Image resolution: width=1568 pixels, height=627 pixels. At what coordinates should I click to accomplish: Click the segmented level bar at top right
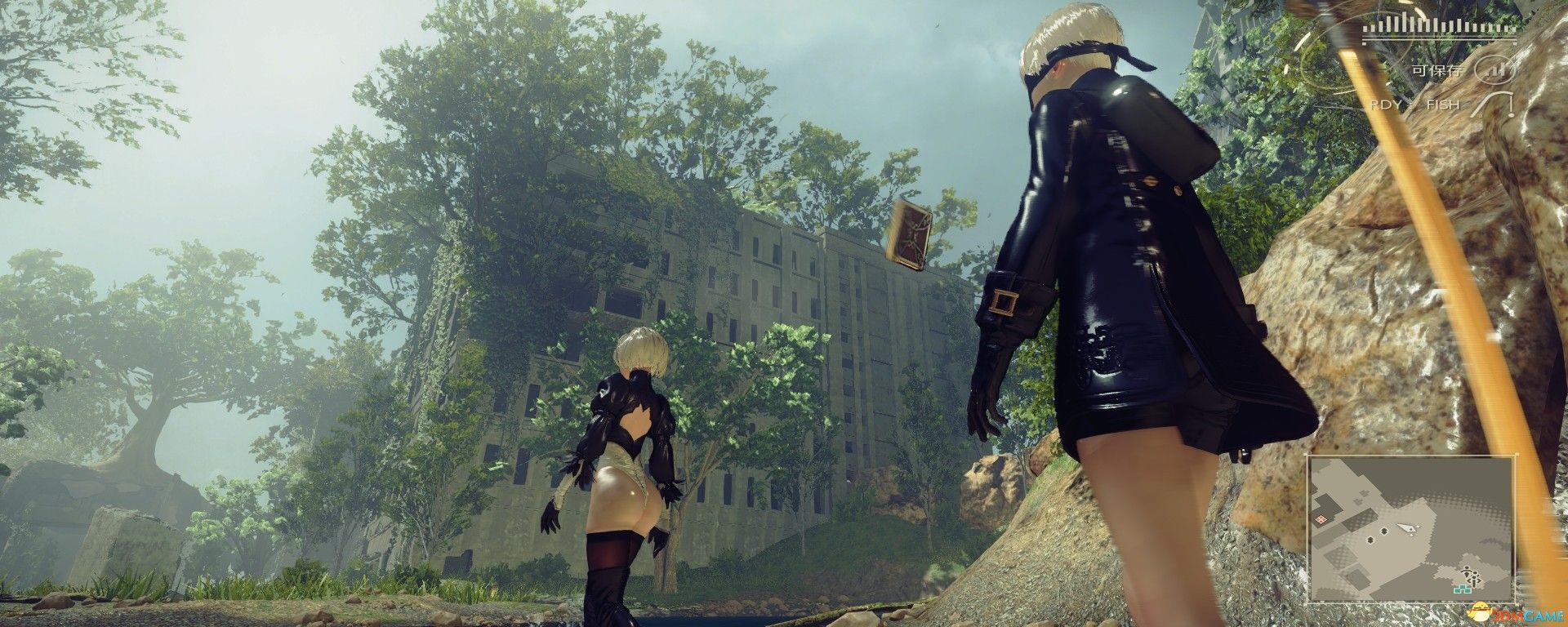point(1439,27)
